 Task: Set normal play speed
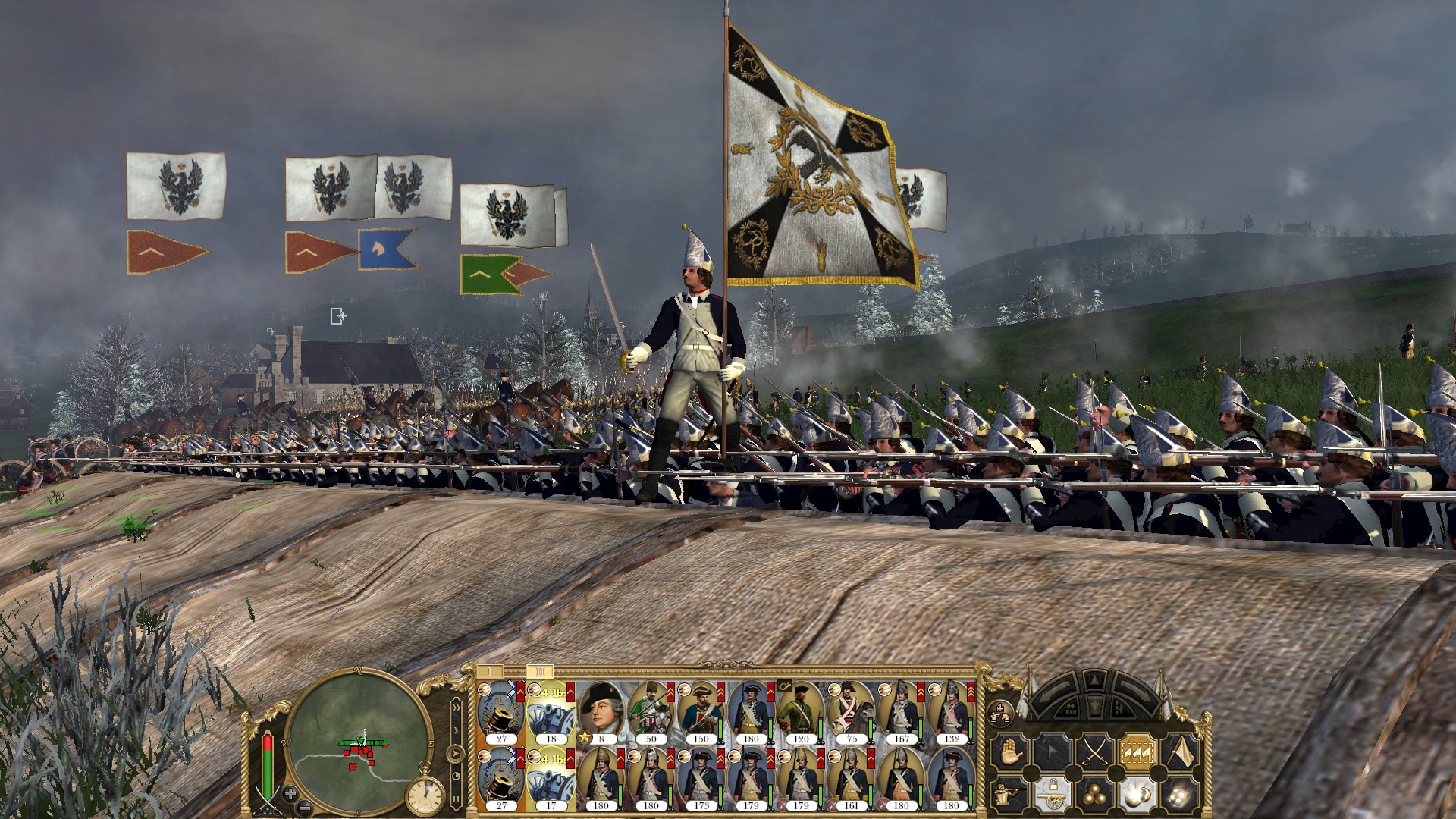(455, 754)
